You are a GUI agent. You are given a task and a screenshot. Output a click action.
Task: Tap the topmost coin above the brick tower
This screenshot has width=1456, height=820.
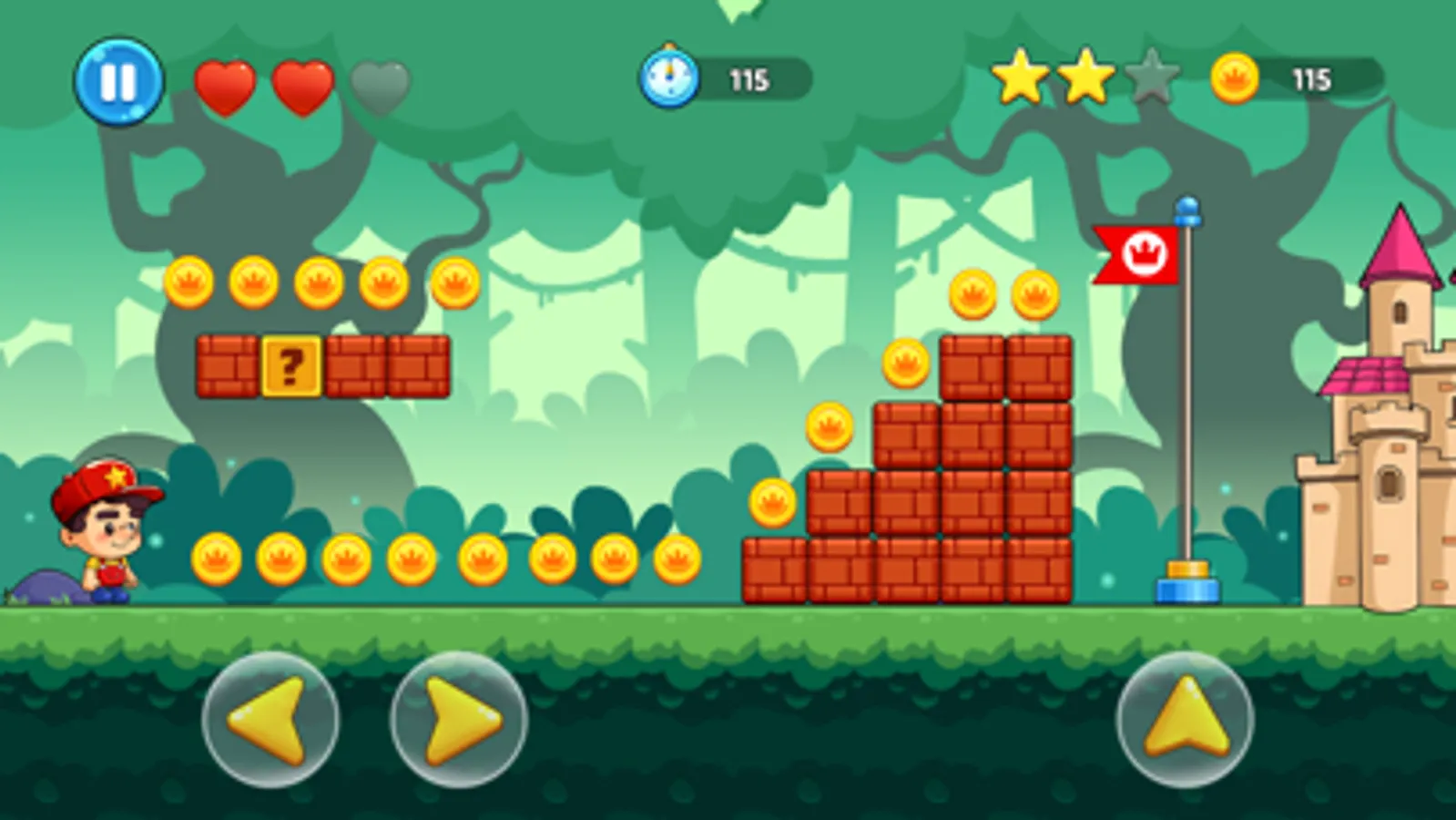tap(974, 294)
